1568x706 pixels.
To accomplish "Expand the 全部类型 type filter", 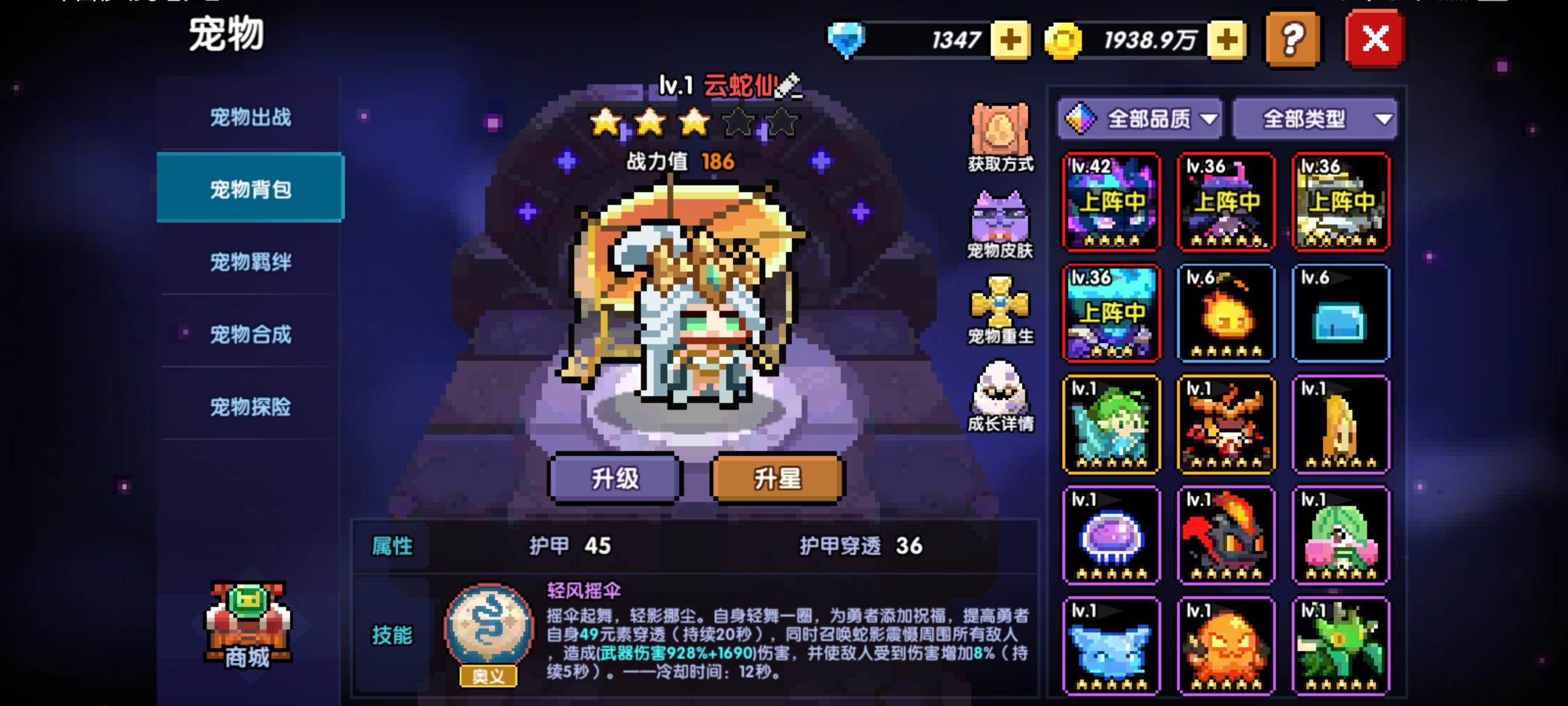I will point(1313,118).
